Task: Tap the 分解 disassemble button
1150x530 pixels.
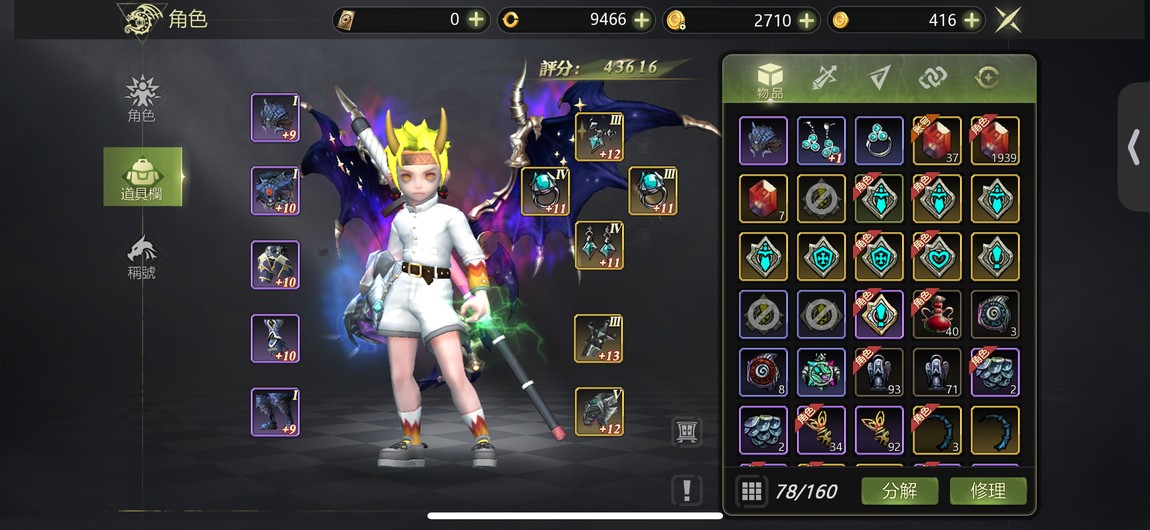Action: [899, 490]
